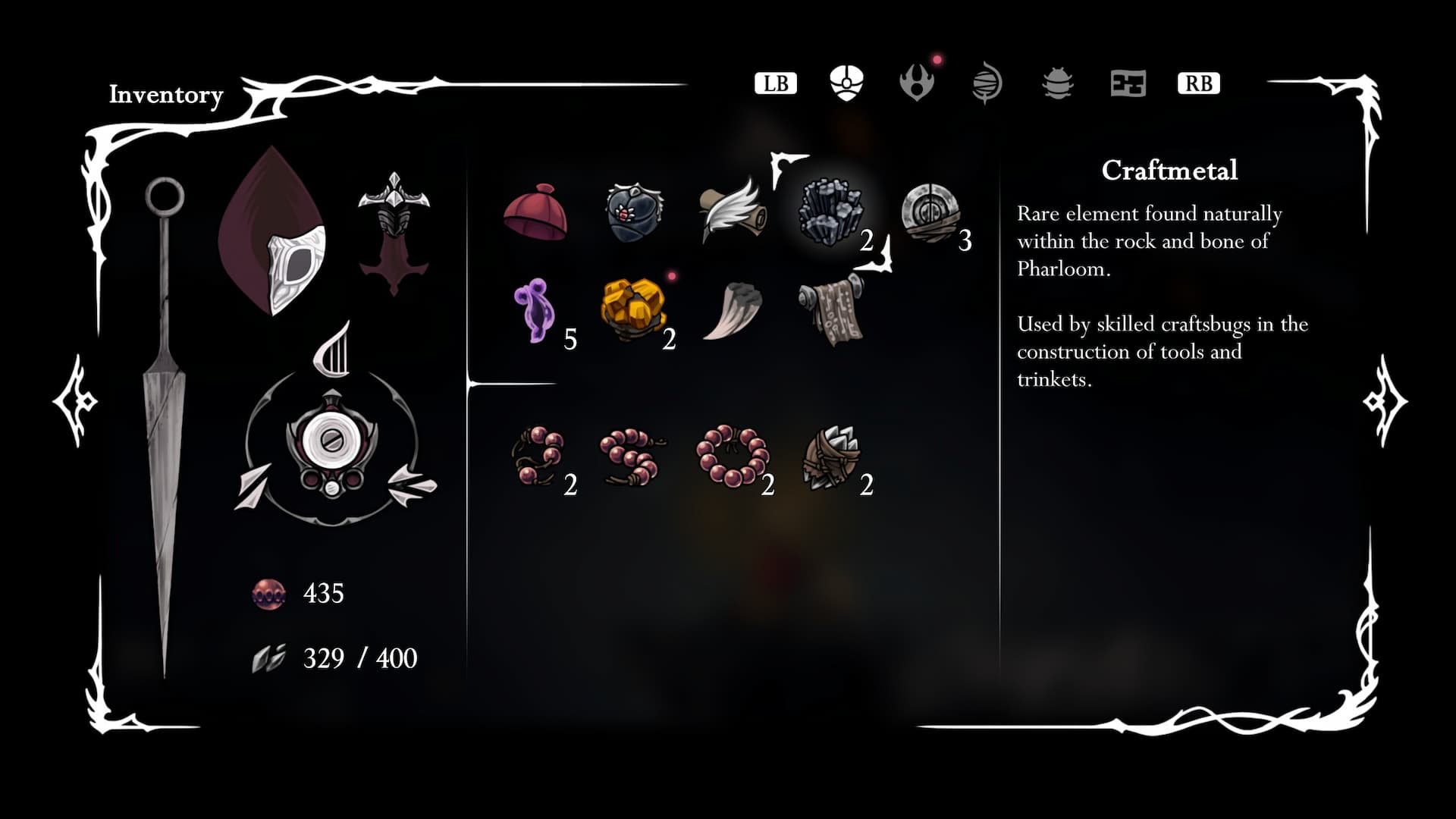1456x819 pixels.
Task: Select the dark winged crest emblem
Action: click(x=394, y=232)
